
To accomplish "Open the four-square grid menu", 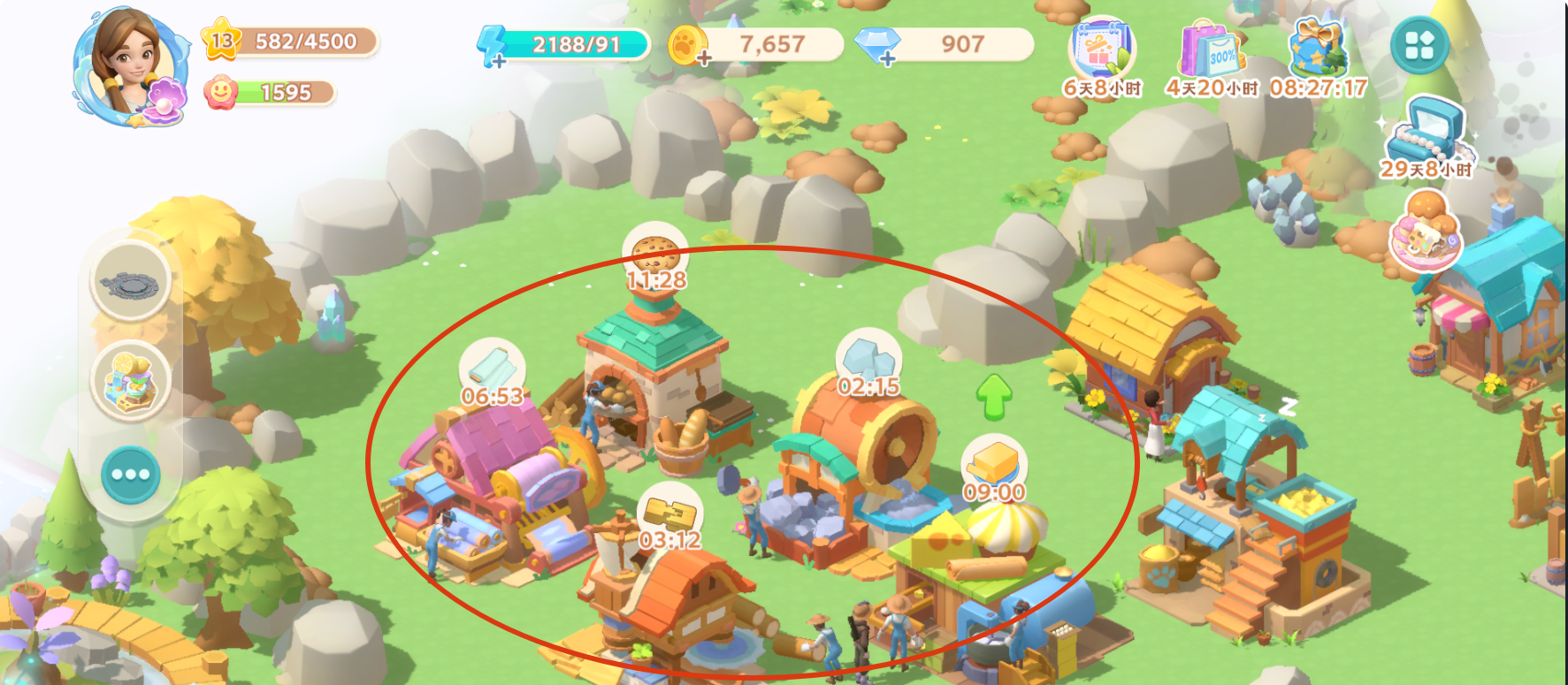I will (x=1419, y=45).
